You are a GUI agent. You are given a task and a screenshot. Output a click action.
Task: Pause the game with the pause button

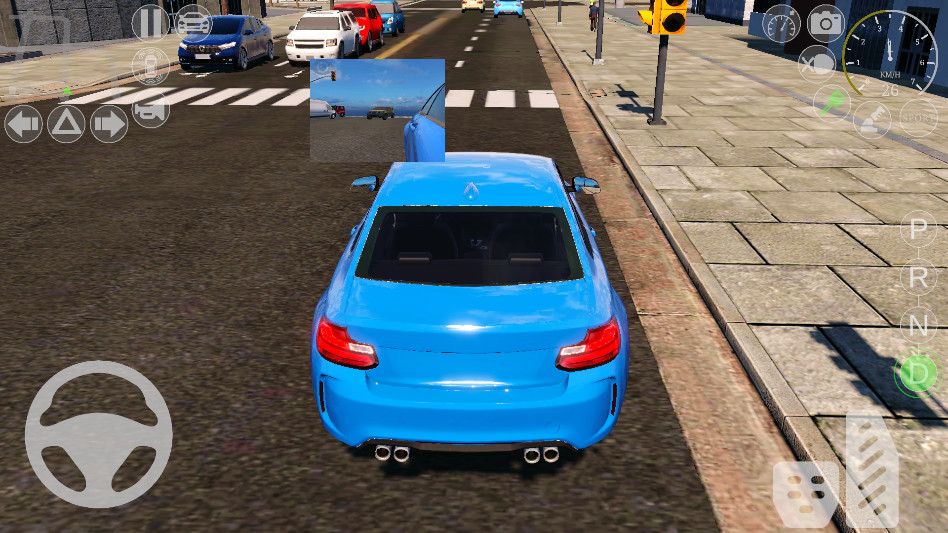(150, 22)
